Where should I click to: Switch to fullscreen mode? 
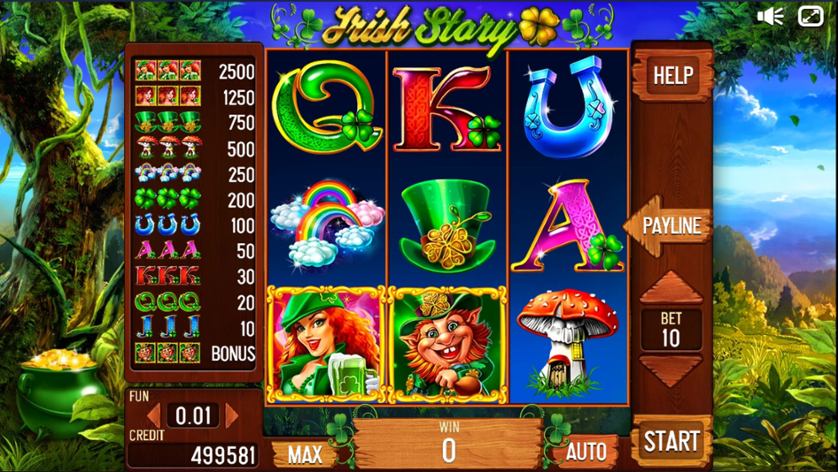coord(810,16)
